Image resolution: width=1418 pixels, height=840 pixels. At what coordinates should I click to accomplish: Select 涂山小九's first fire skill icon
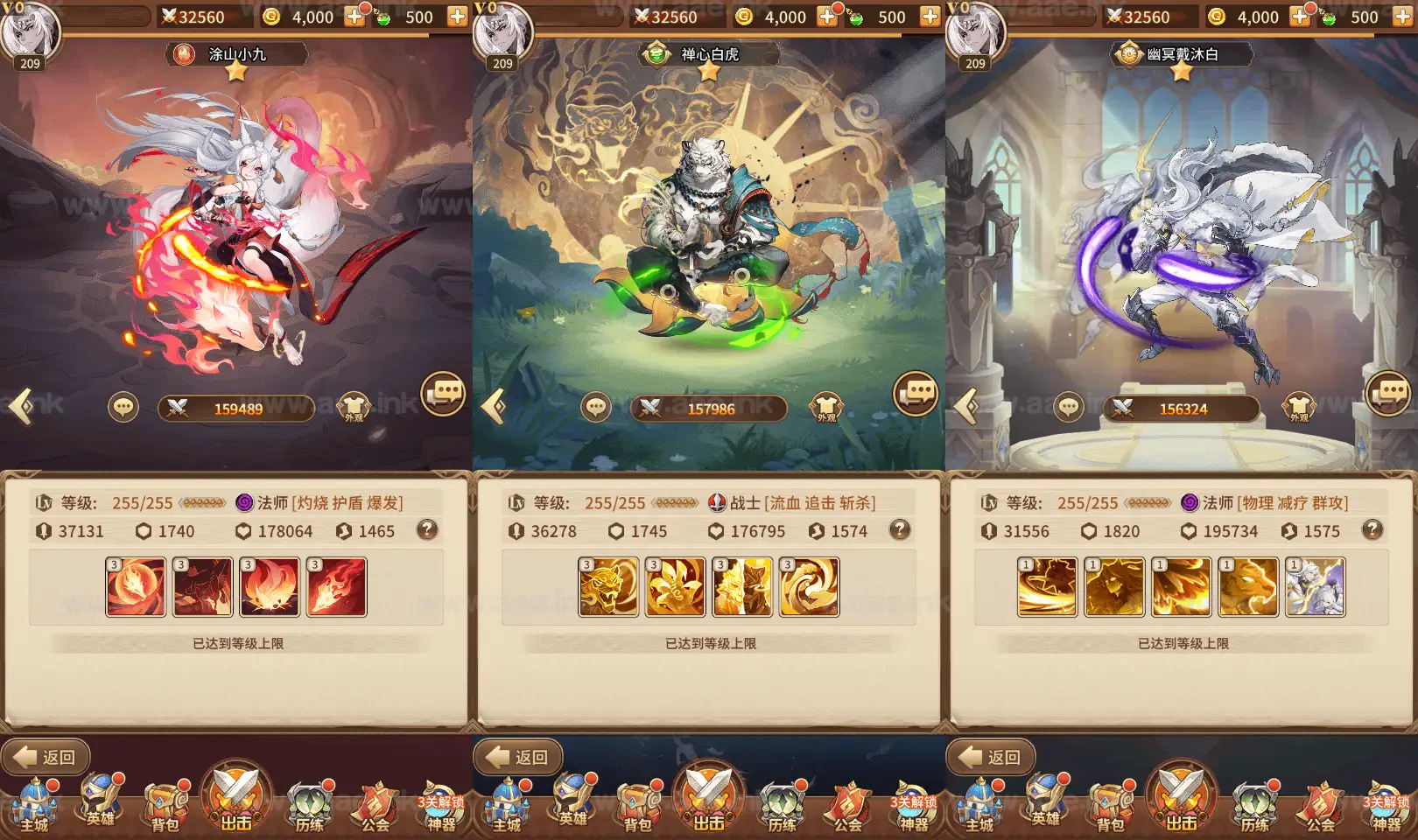coord(136,586)
